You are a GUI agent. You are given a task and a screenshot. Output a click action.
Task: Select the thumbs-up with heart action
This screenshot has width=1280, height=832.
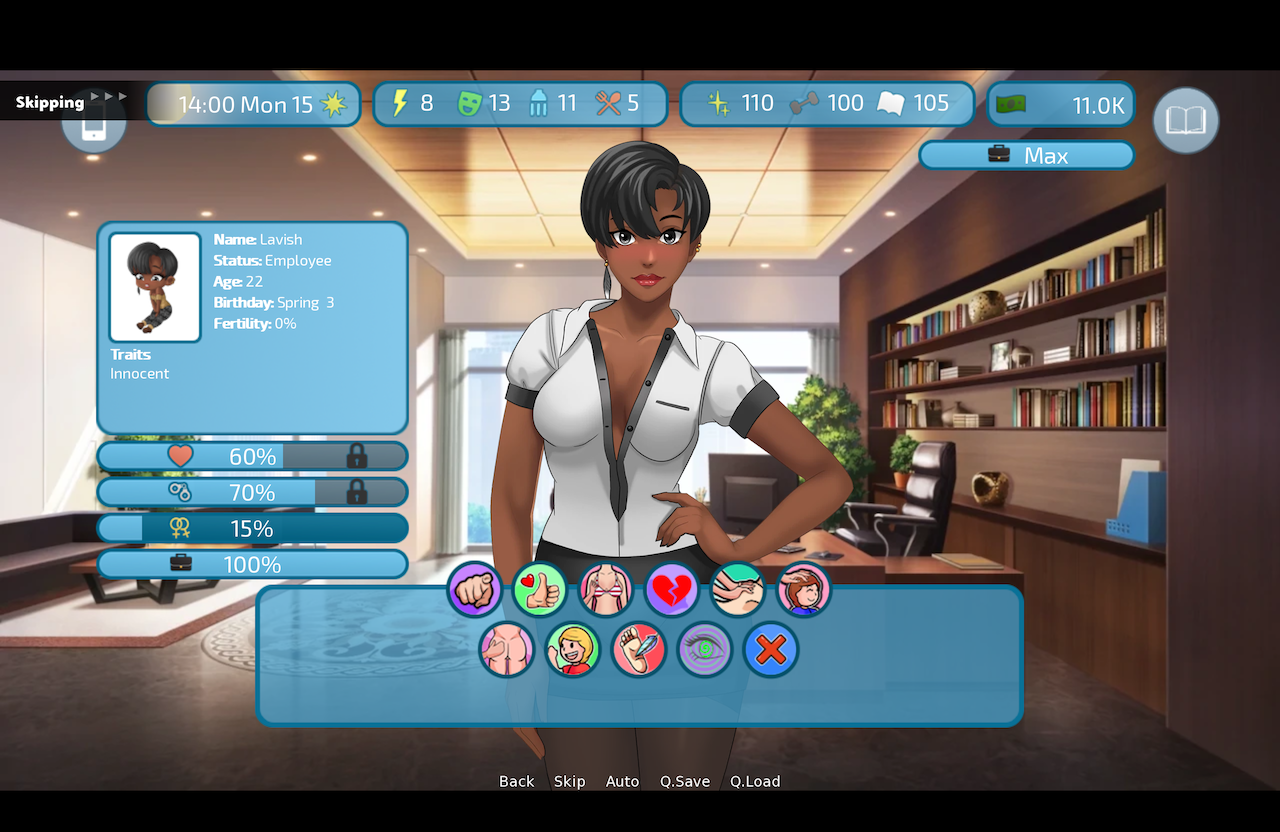click(x=540, y=590)
